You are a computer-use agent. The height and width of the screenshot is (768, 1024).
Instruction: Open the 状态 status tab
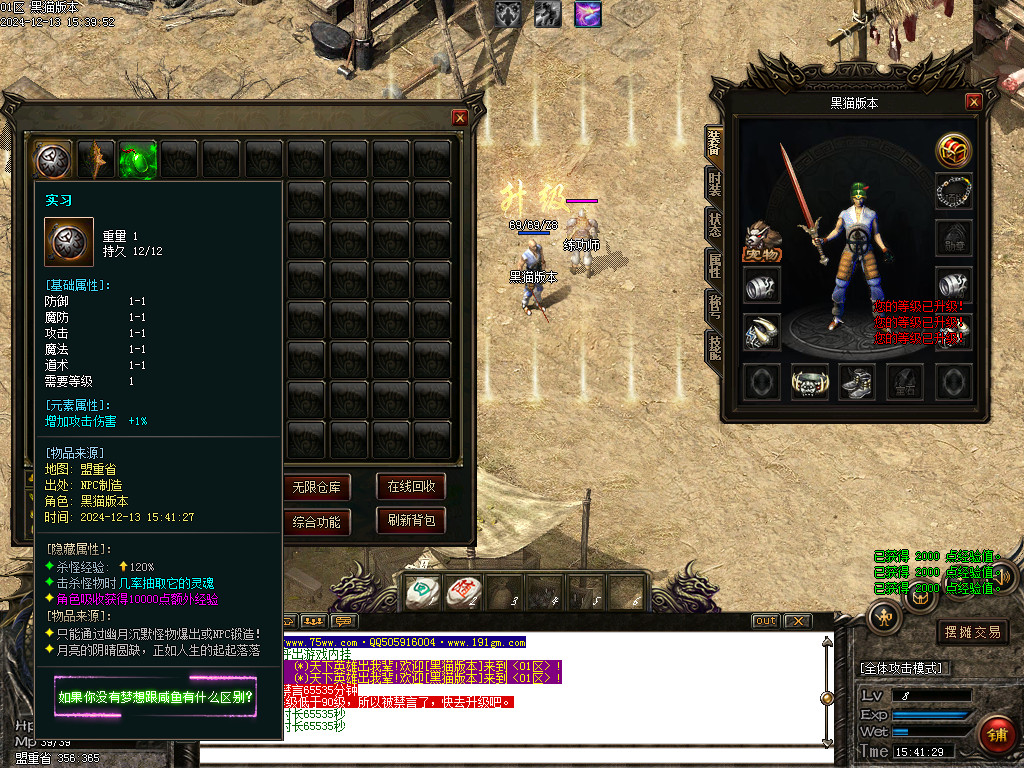click(x=714, y=225)
